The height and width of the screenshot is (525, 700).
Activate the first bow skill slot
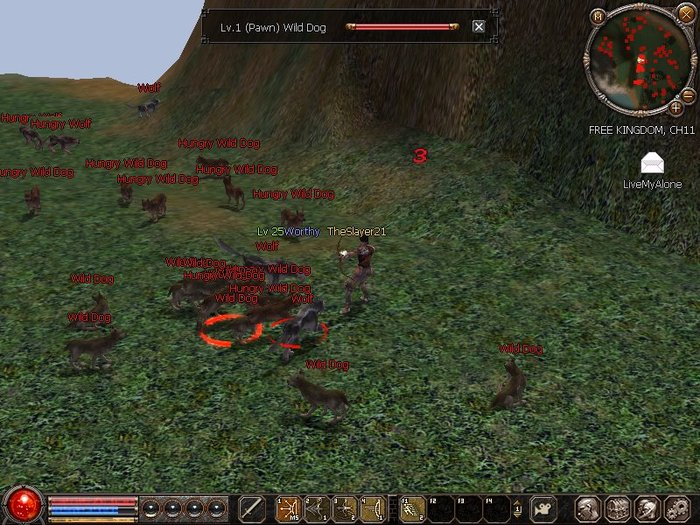pos(289,508)
